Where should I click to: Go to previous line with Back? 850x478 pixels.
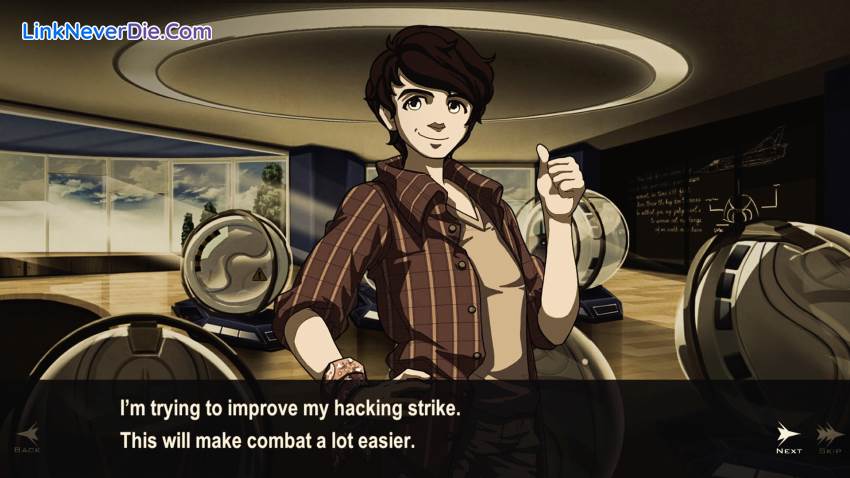tap(26, 437)
